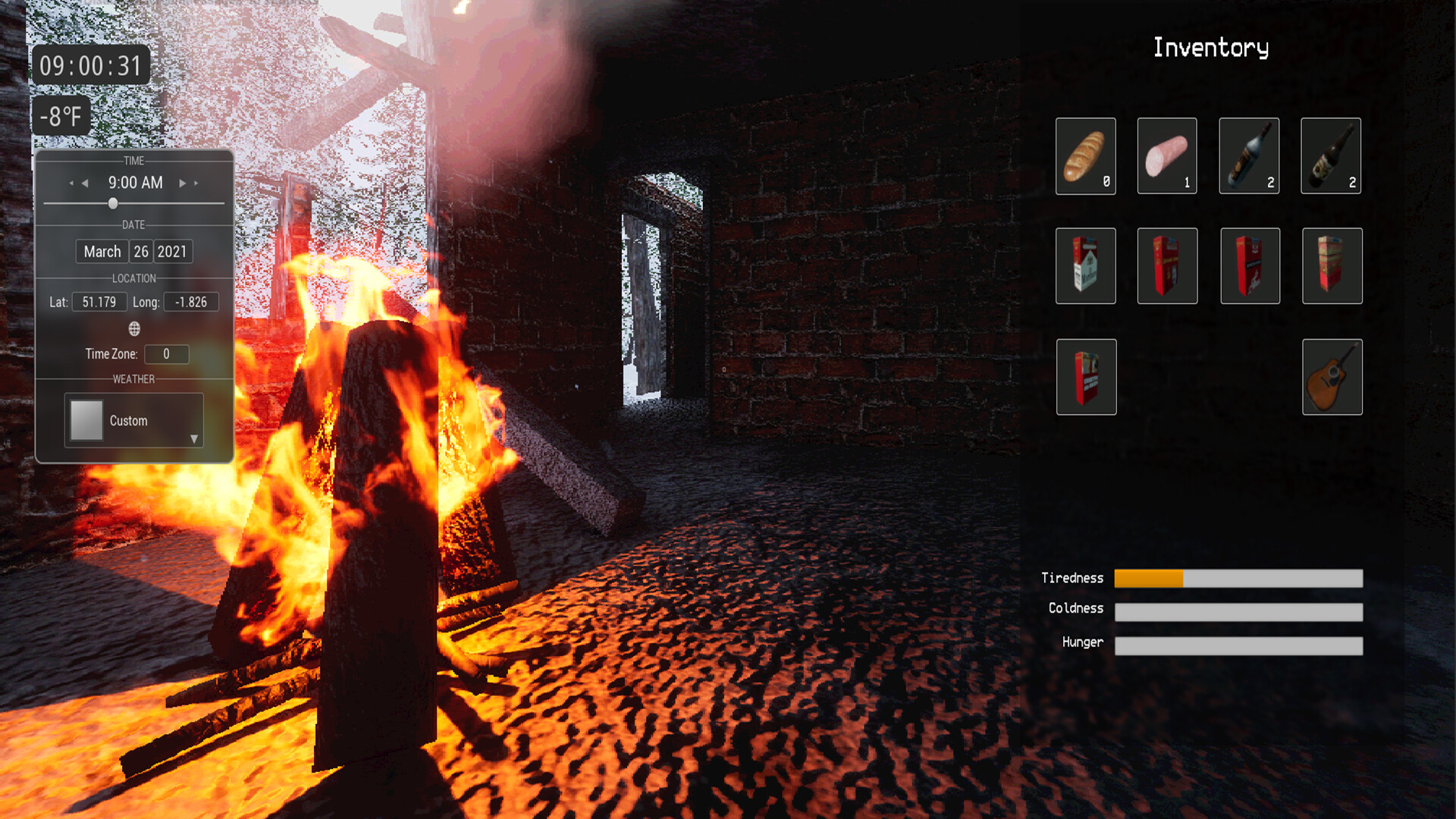Select the sausage inventory item
This screenshot has height=819, width=1456.
pos(1168,155)
